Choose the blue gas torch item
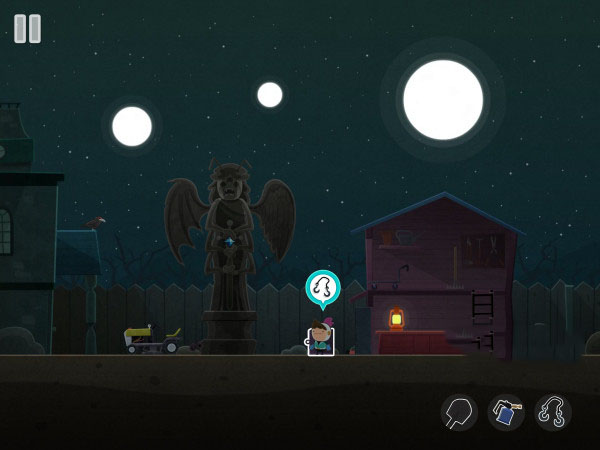 (506, 412)
